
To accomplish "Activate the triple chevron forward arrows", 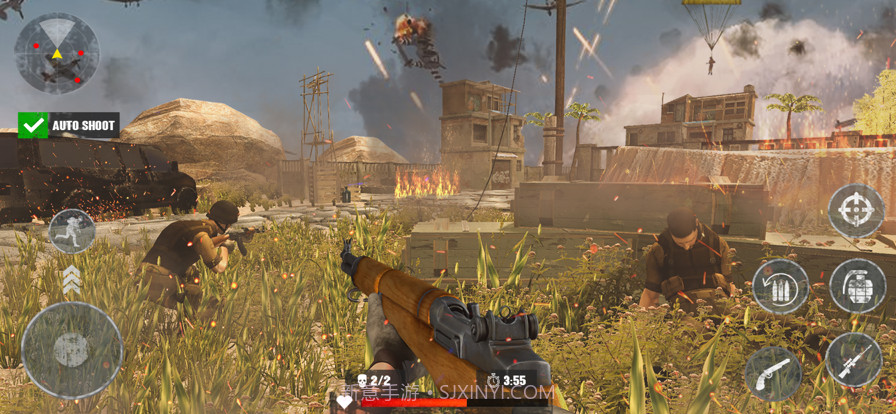I will point(71,280).
